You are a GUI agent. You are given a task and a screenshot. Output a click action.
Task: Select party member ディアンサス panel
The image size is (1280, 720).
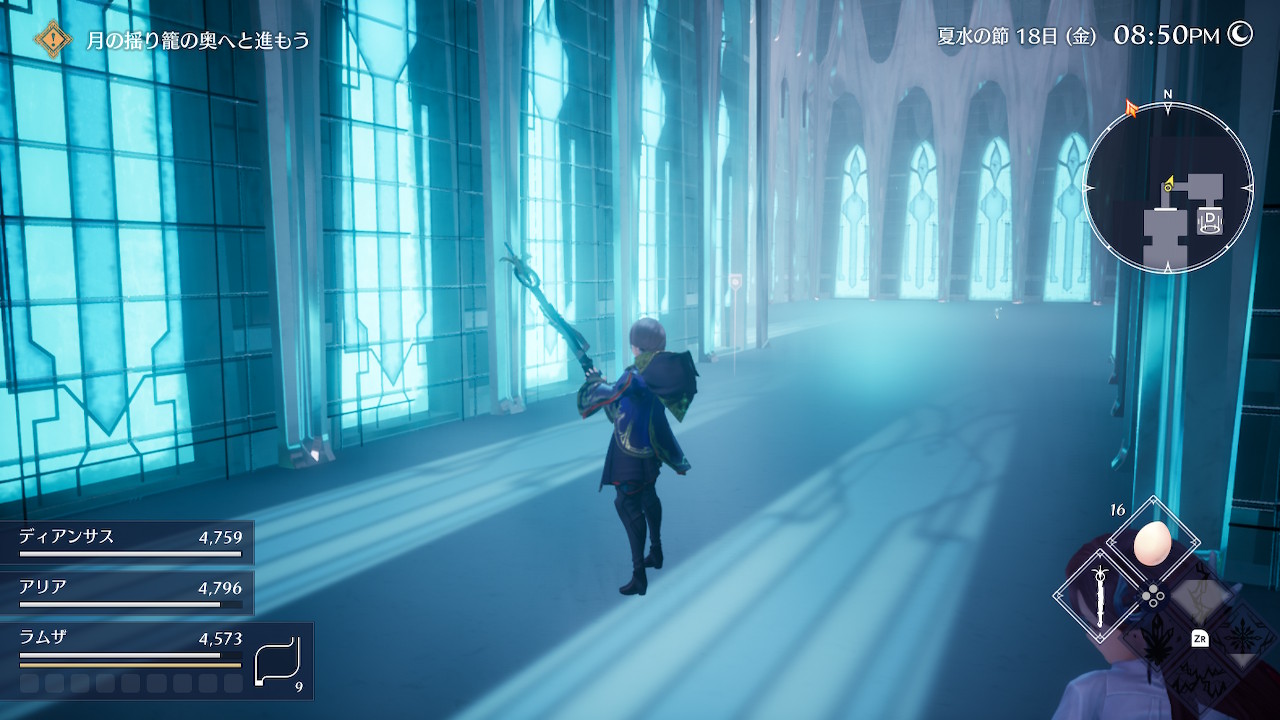(127, 541)
